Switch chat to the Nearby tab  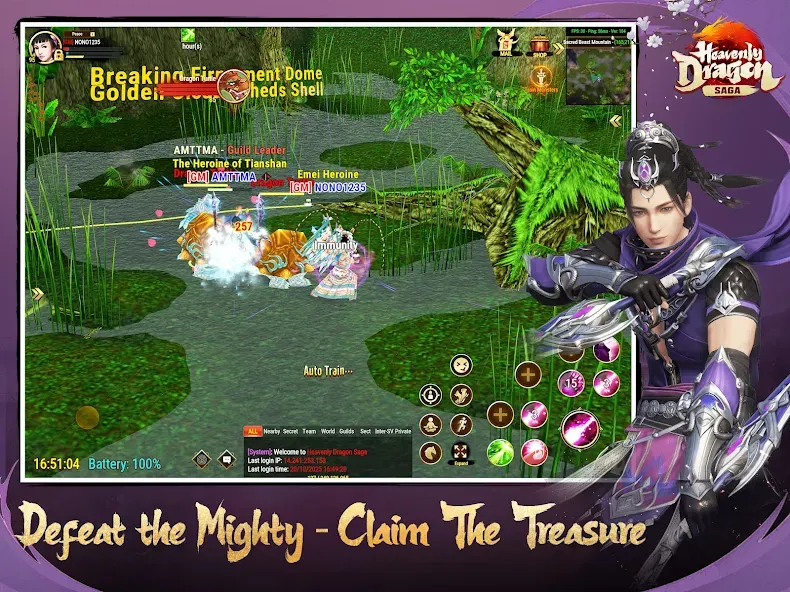point(272,430)
